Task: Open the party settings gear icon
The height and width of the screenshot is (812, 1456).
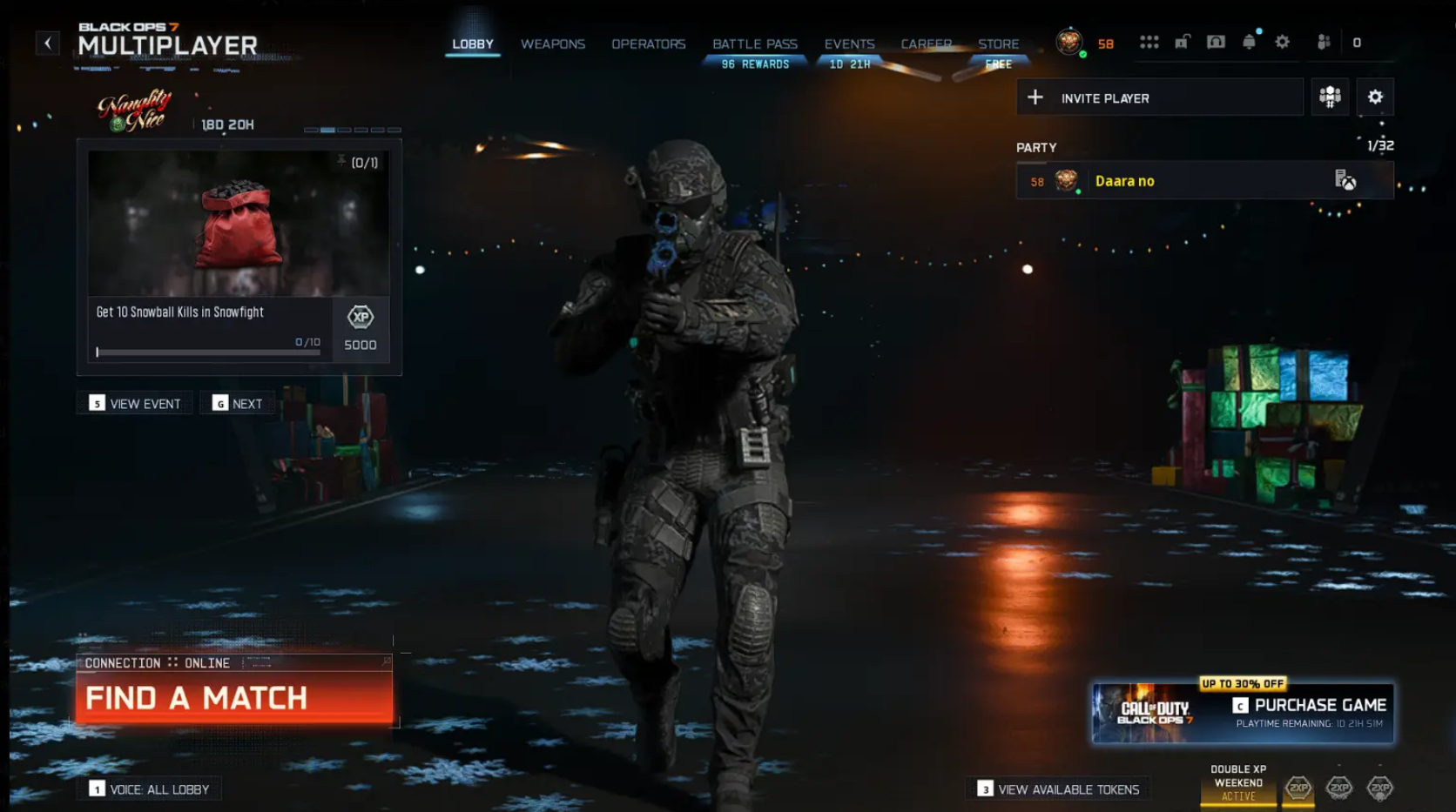Action: tap(1376, 97)
